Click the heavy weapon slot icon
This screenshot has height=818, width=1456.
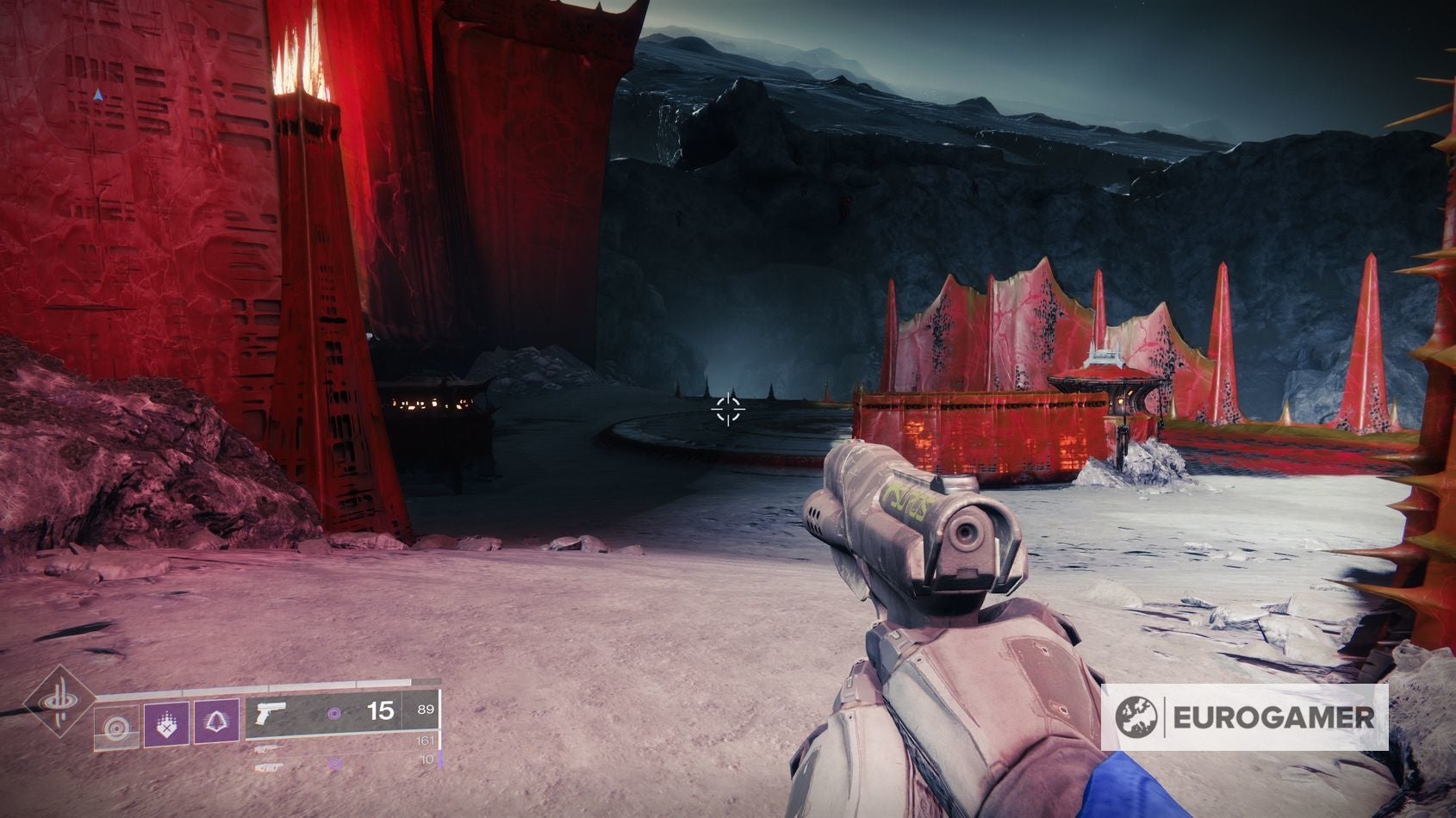point(270,767)
